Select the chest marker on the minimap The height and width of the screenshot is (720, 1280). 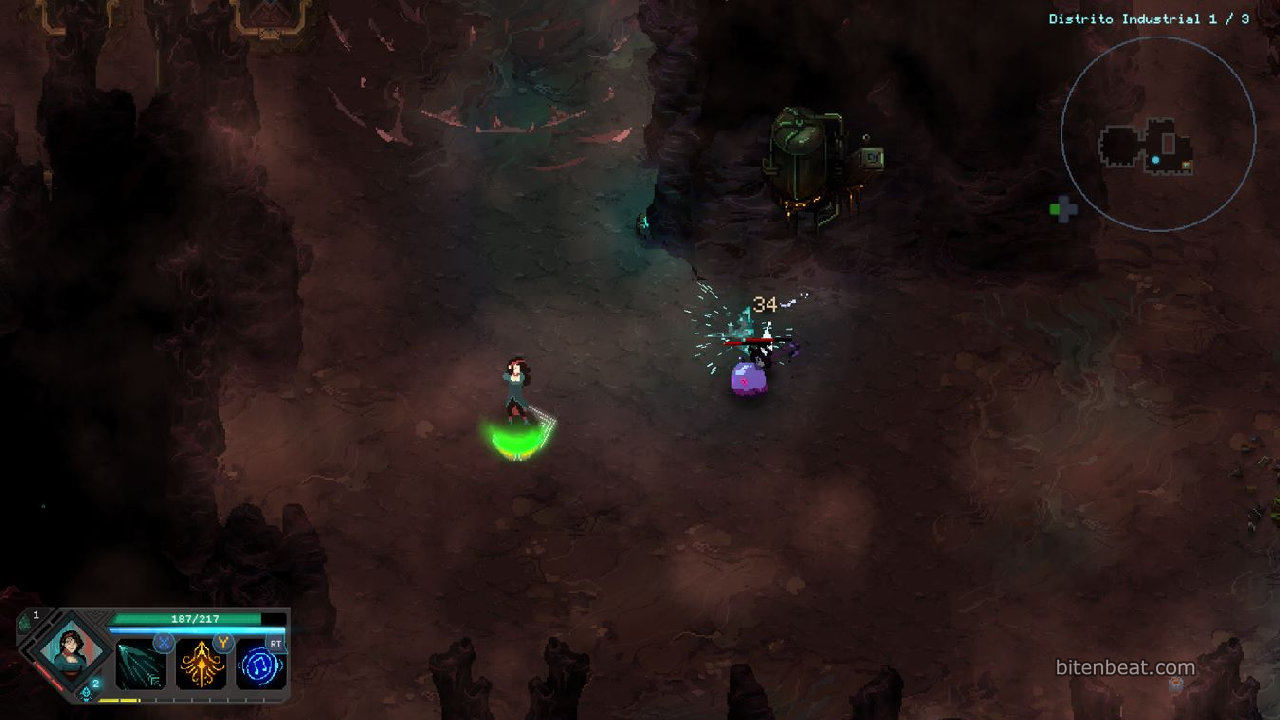point(1187,165)
